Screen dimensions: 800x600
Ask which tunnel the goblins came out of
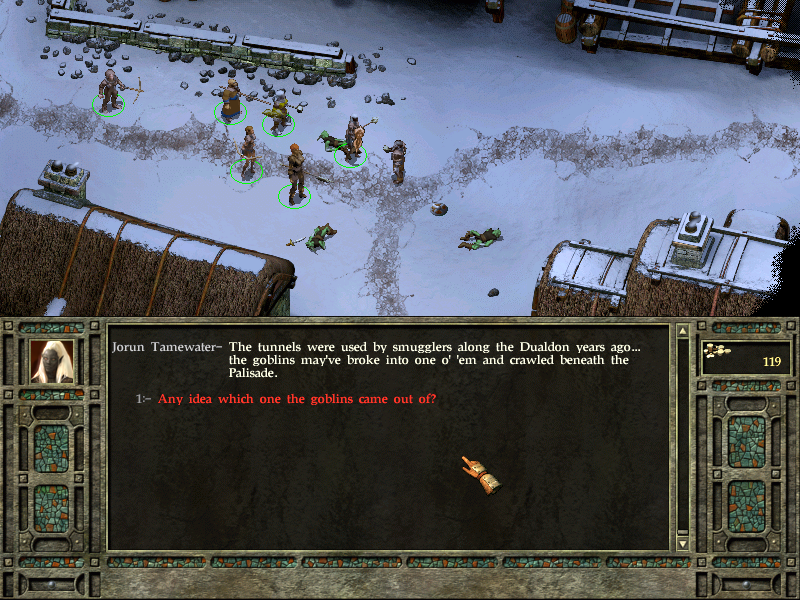(297, 399)
